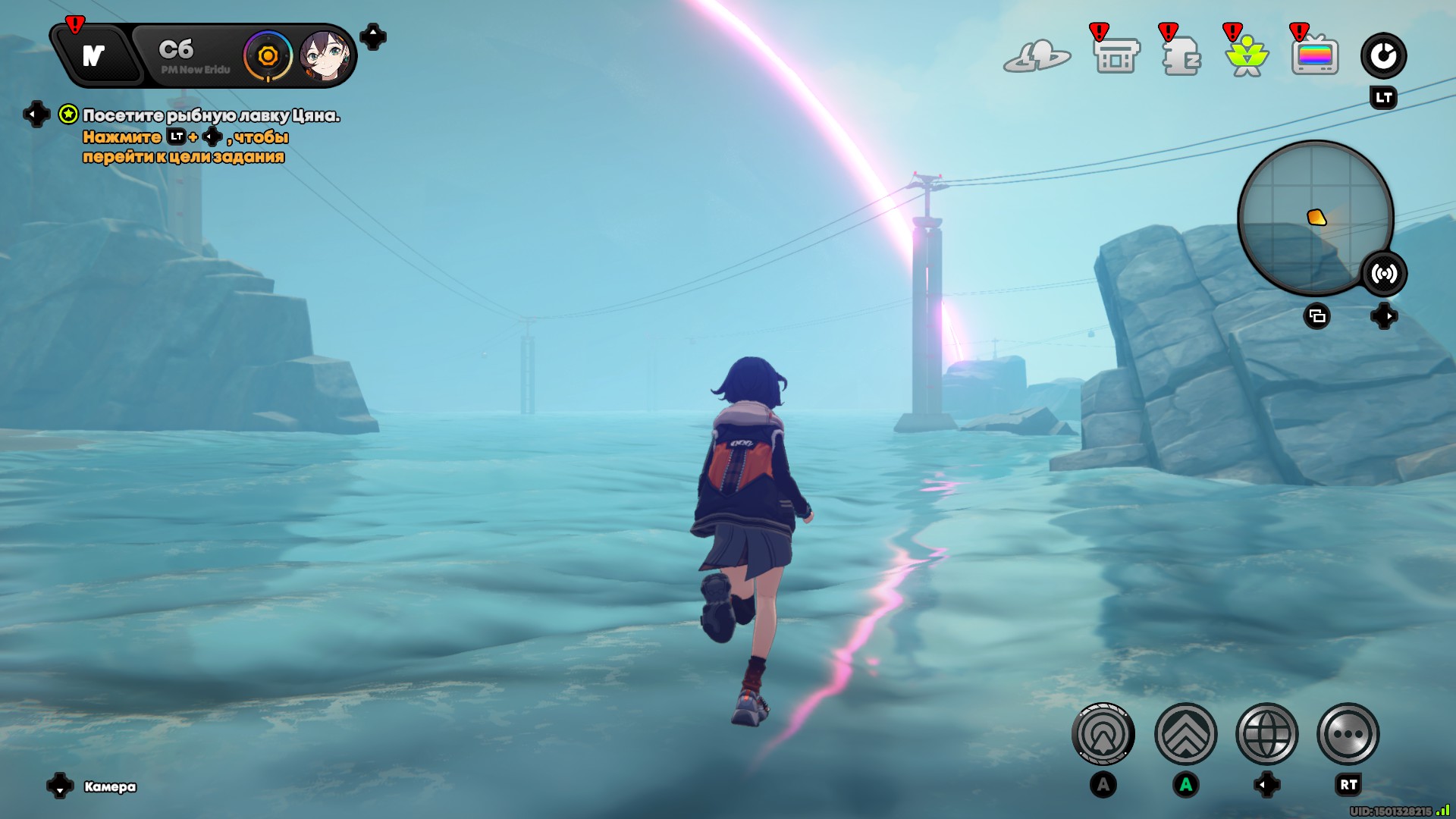
Task: Select the character portrait avatar
Action: click(325, 56)
